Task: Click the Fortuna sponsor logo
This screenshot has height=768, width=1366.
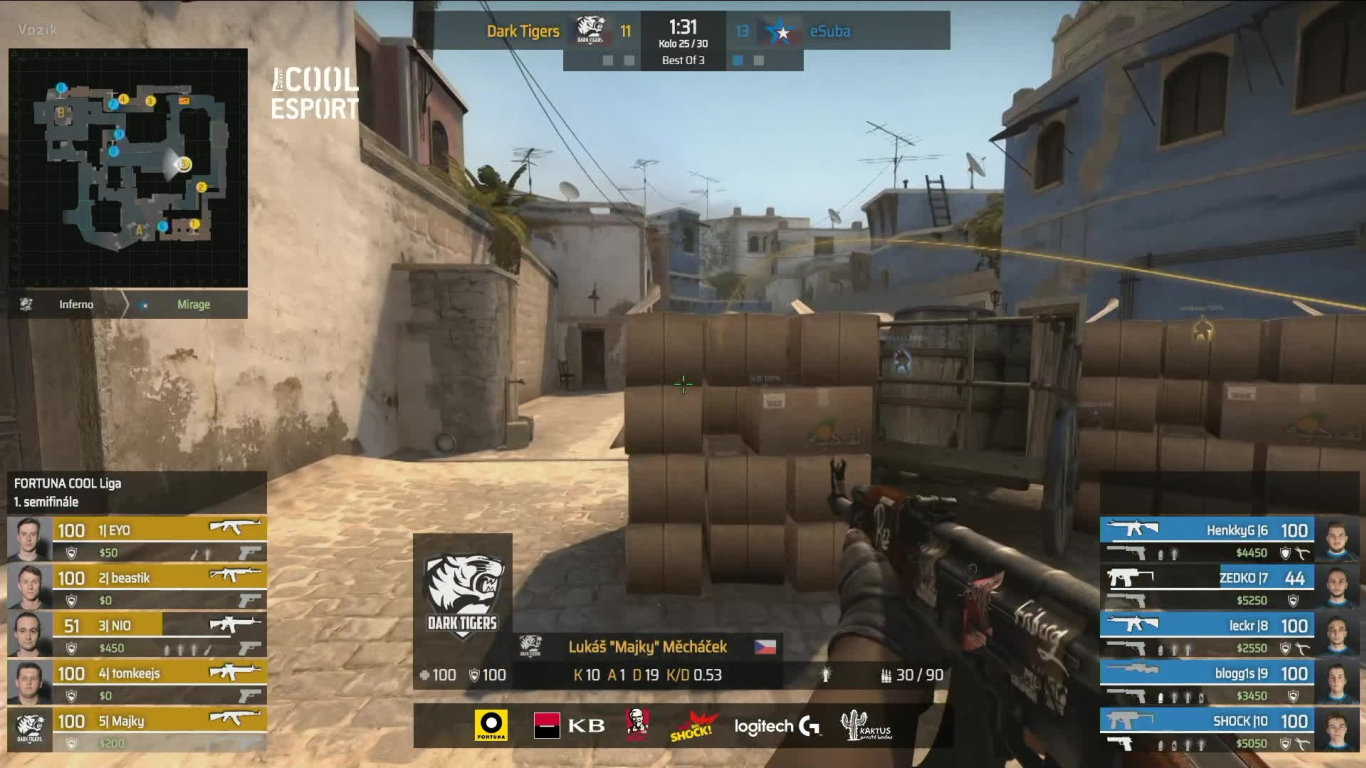Action: (x=491, y=726)
